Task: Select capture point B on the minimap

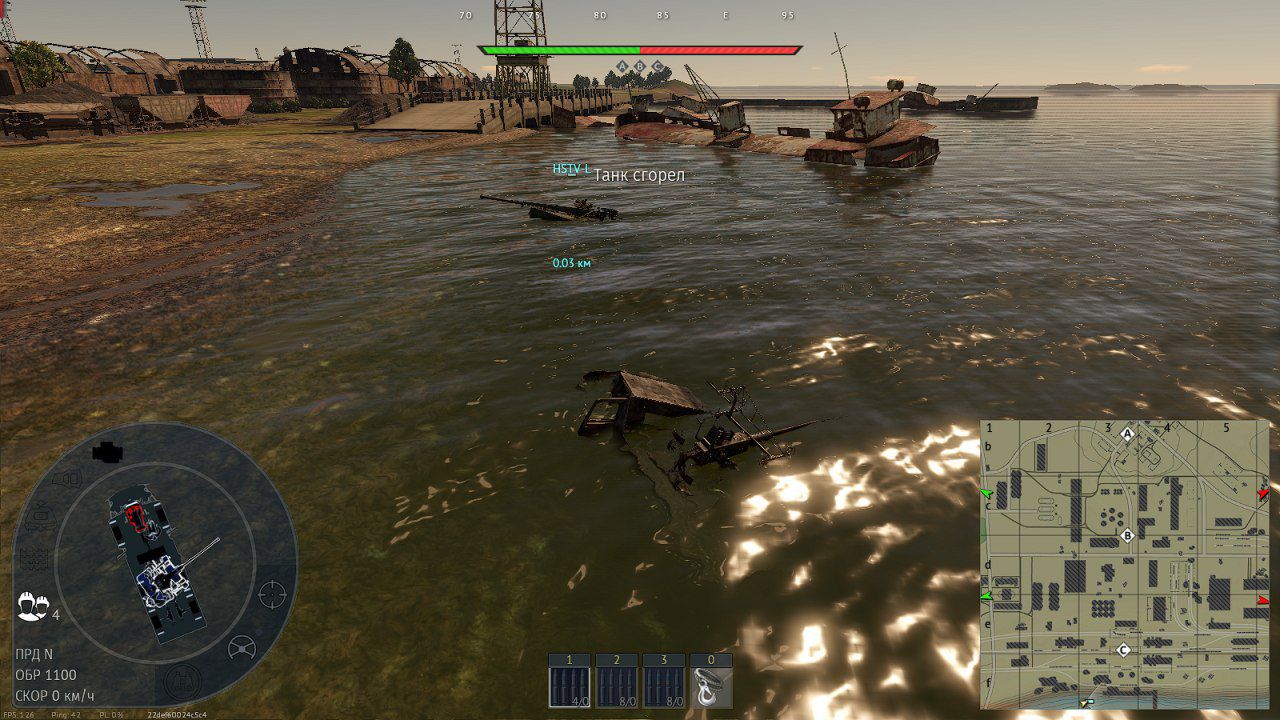Action: pos(1128,536)
